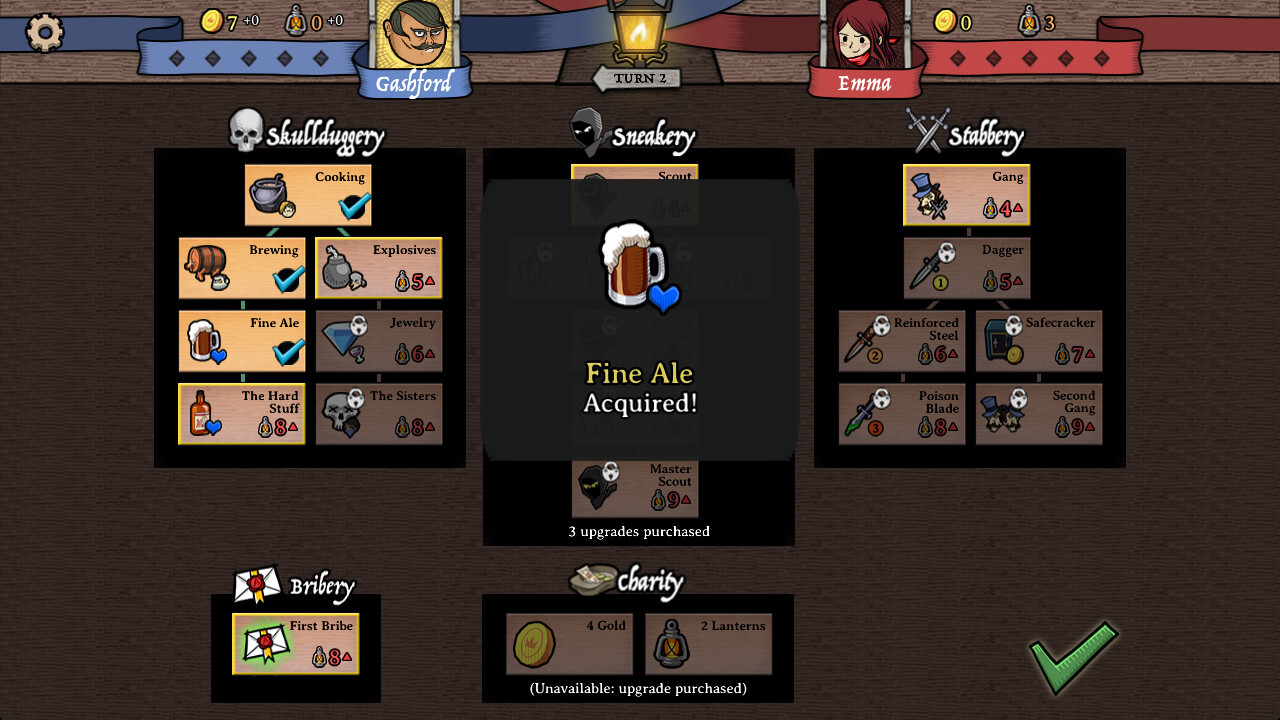
Task: Select the 4 Gold charity option
Action: [x=569, y=644]
